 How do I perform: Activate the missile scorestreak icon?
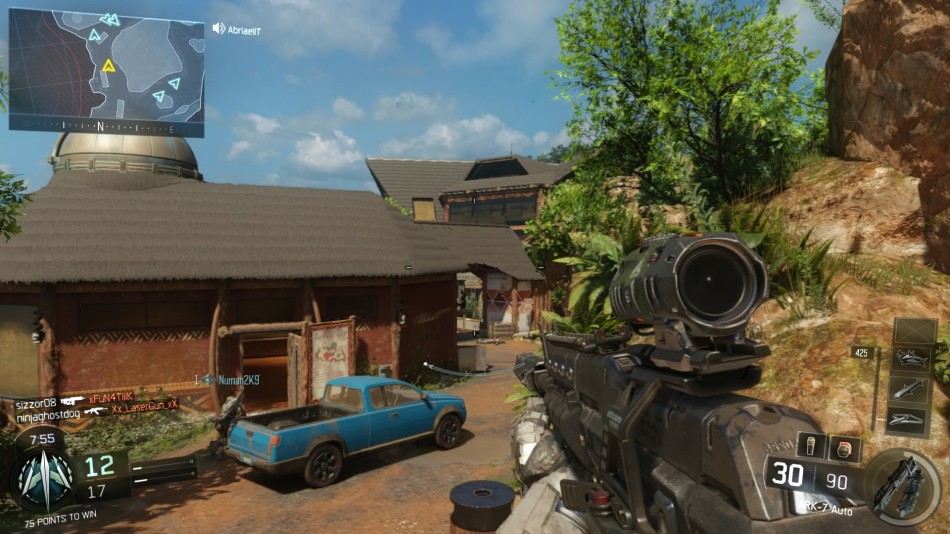click(914, 388)
